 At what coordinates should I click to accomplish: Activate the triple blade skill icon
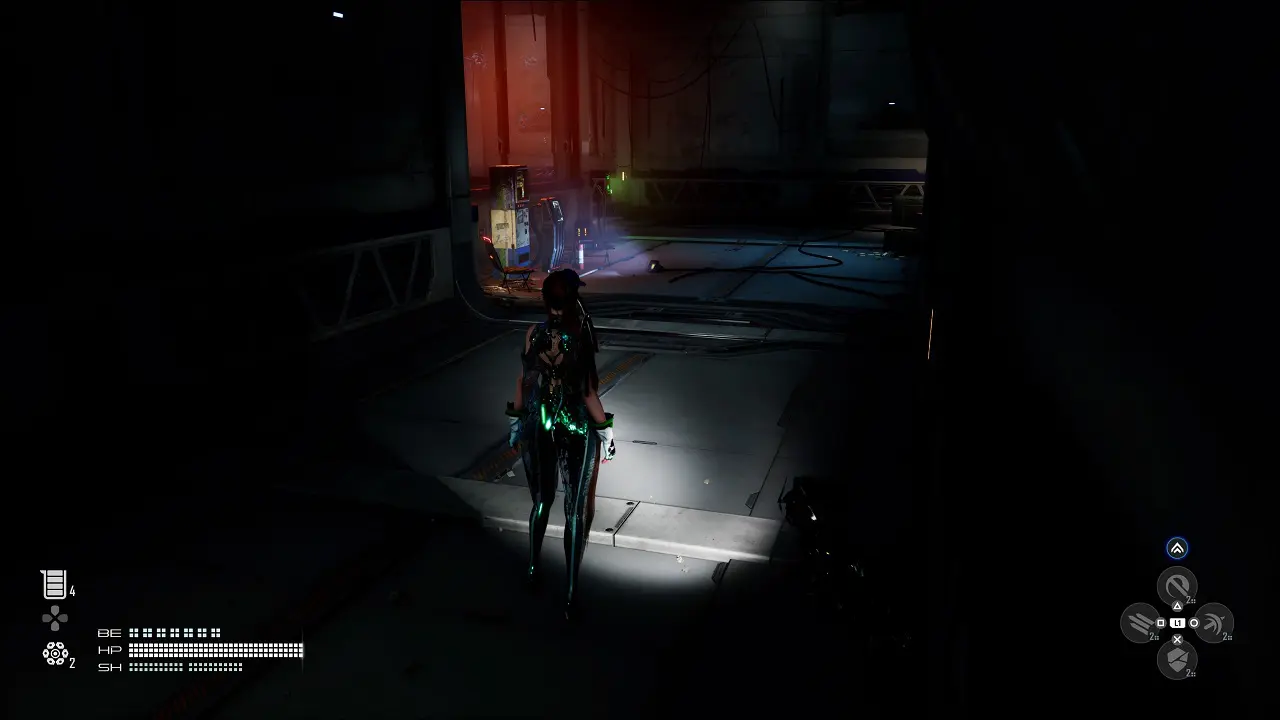coord(1140,623)
